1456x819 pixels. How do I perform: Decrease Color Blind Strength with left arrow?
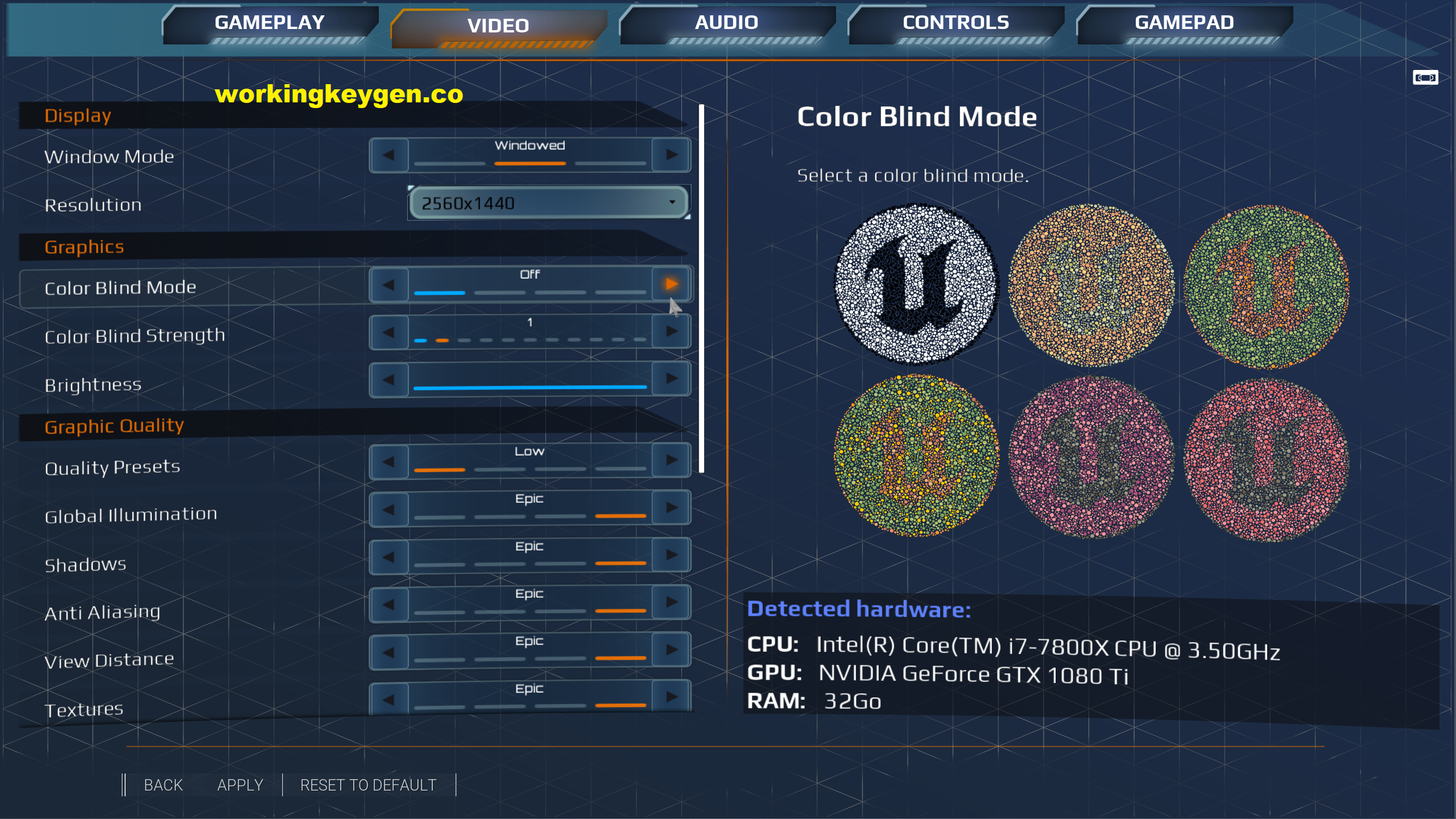(389, 331)
